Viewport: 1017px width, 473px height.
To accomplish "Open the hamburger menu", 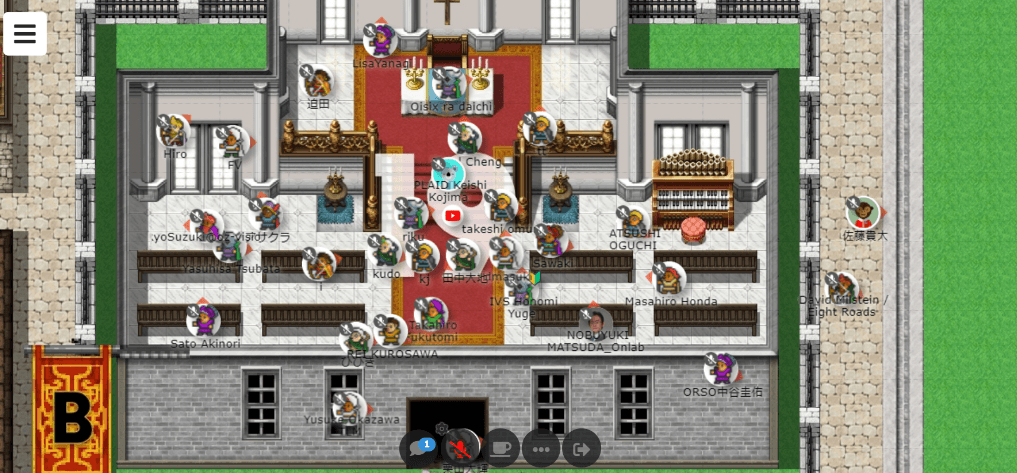I will point(25,34).
